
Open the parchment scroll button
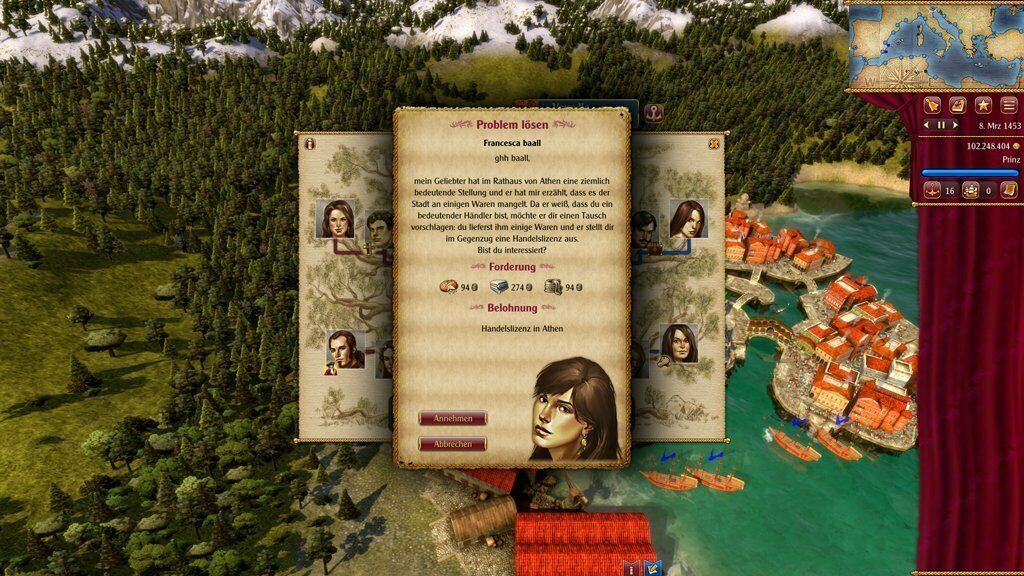[1008, 190]
